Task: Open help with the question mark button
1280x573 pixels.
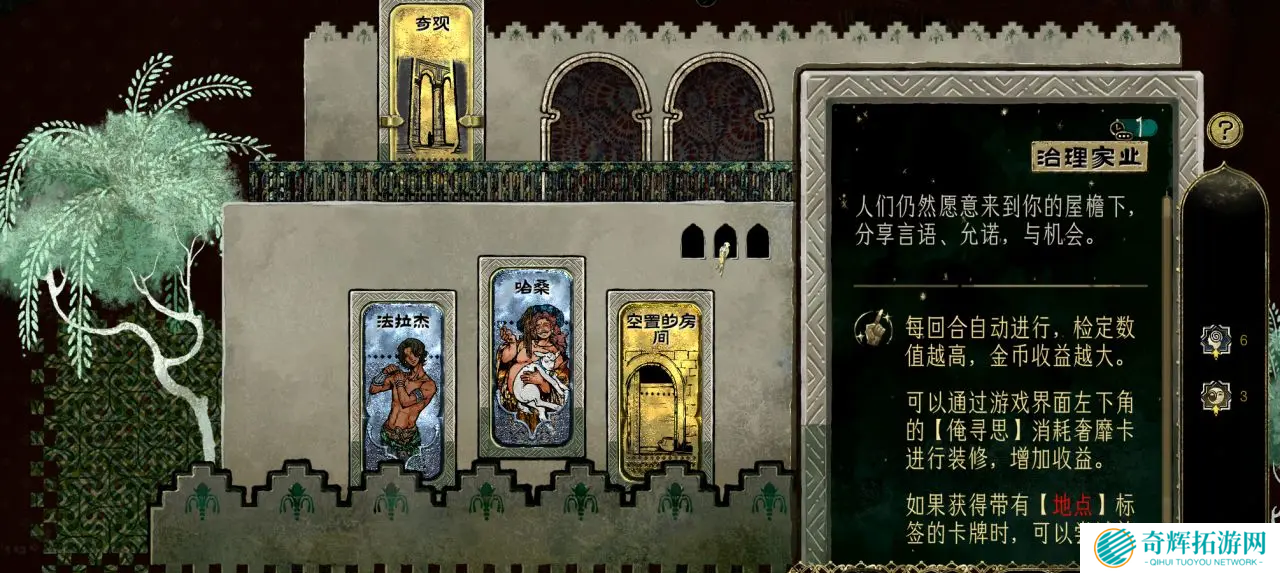Action: [1224, 130]
